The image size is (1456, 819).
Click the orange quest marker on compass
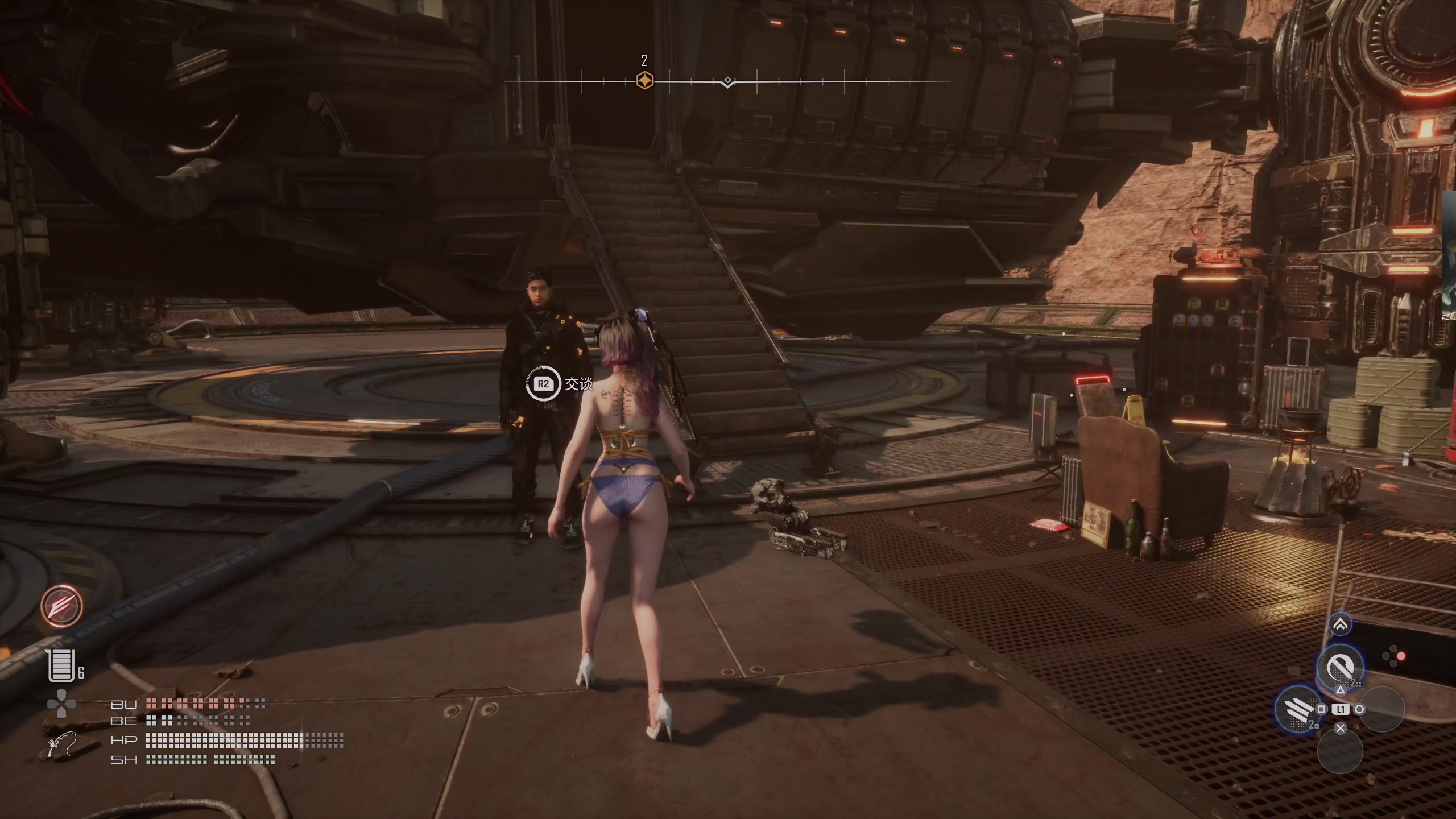coord(644,81)
